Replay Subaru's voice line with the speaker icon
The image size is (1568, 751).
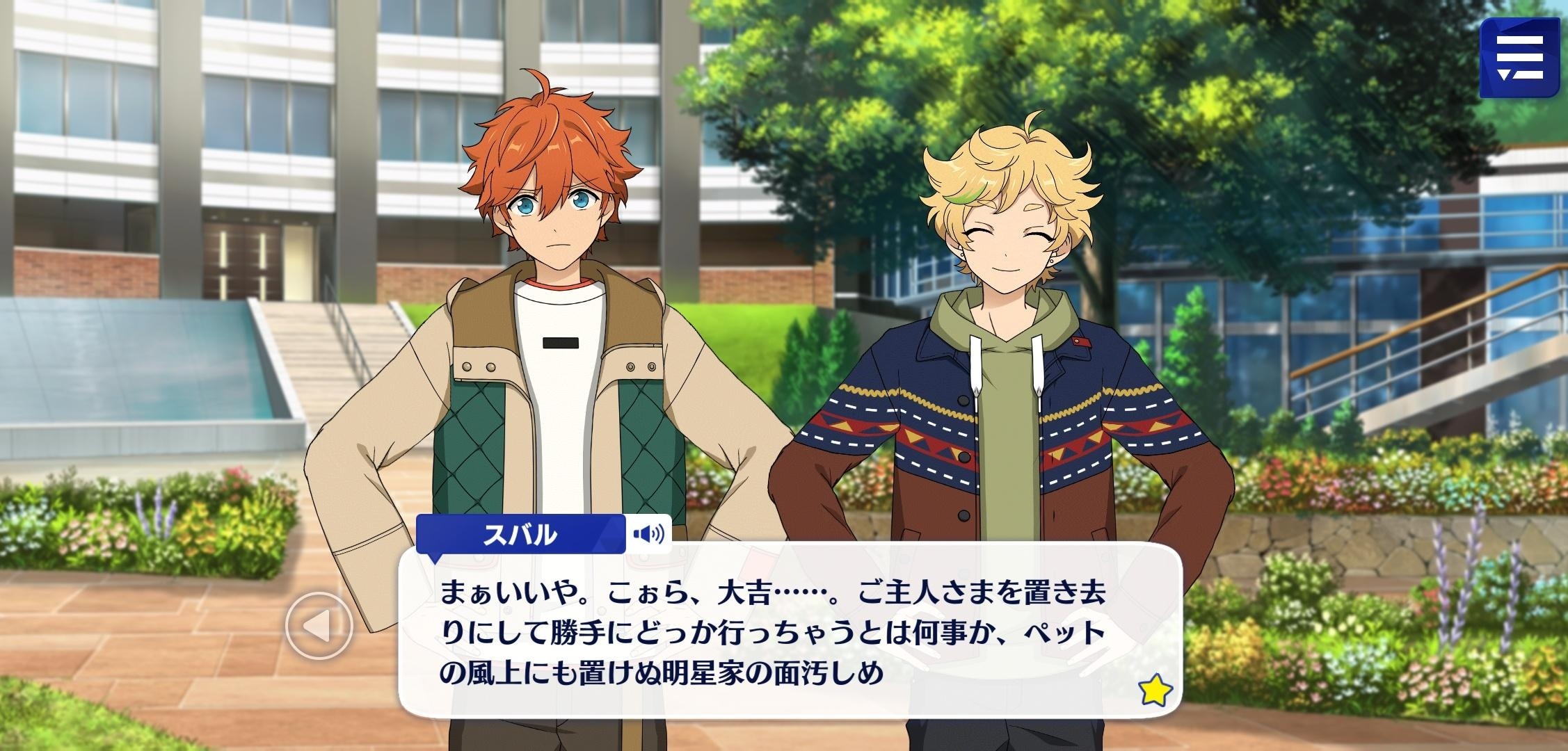(648, 534)
